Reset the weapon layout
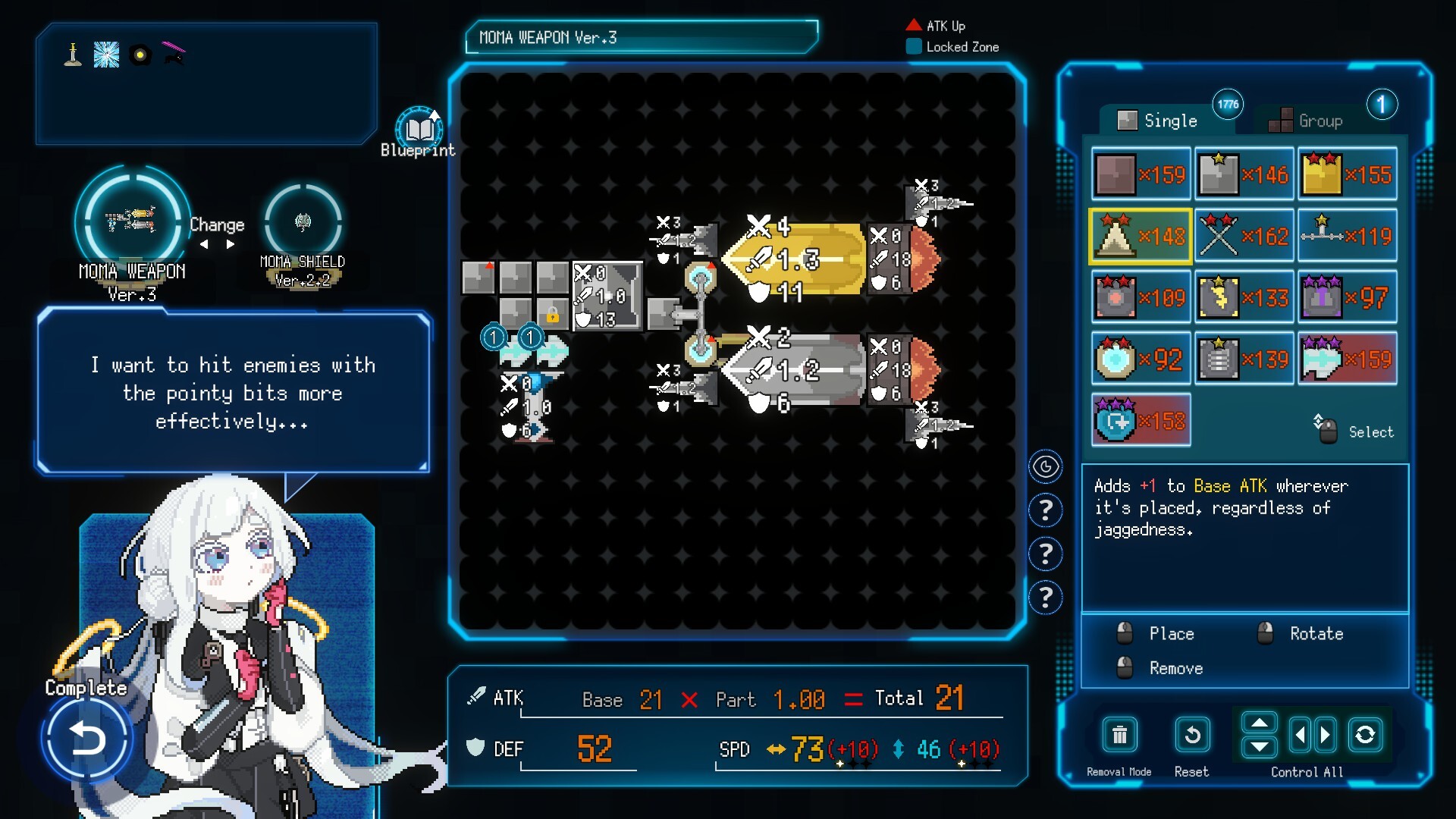The width and height of the screenshot is (1456, 819). [1191, 736]
